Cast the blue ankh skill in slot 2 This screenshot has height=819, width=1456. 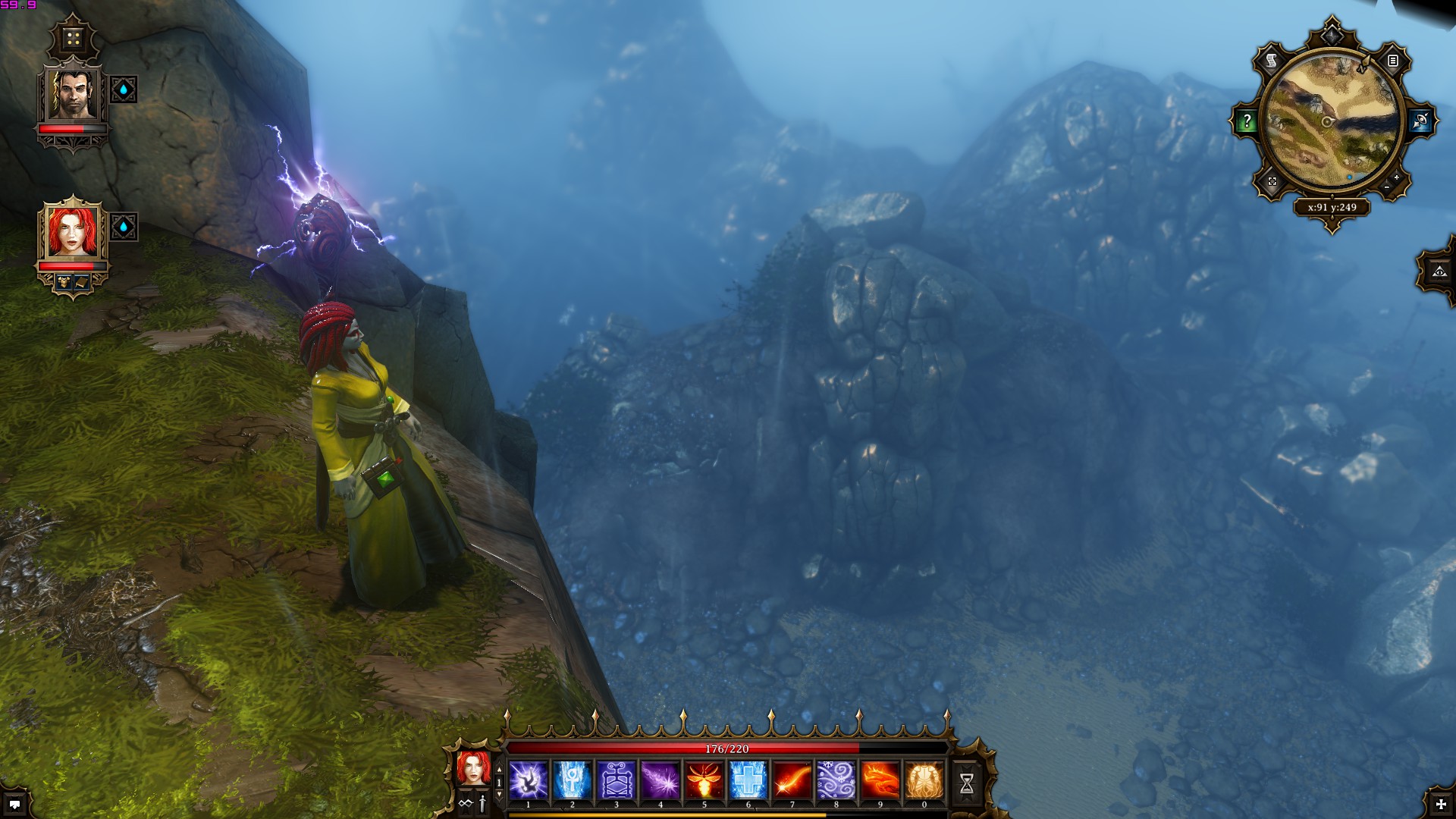coord(573,780)
